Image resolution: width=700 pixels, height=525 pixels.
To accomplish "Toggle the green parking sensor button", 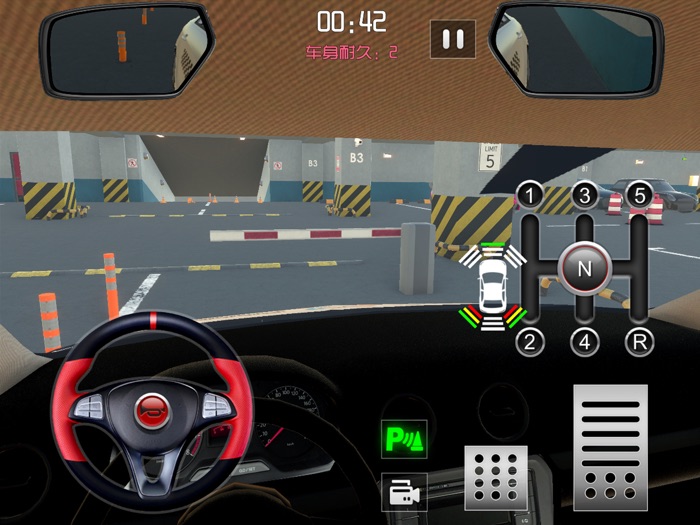I will [404, 438].
